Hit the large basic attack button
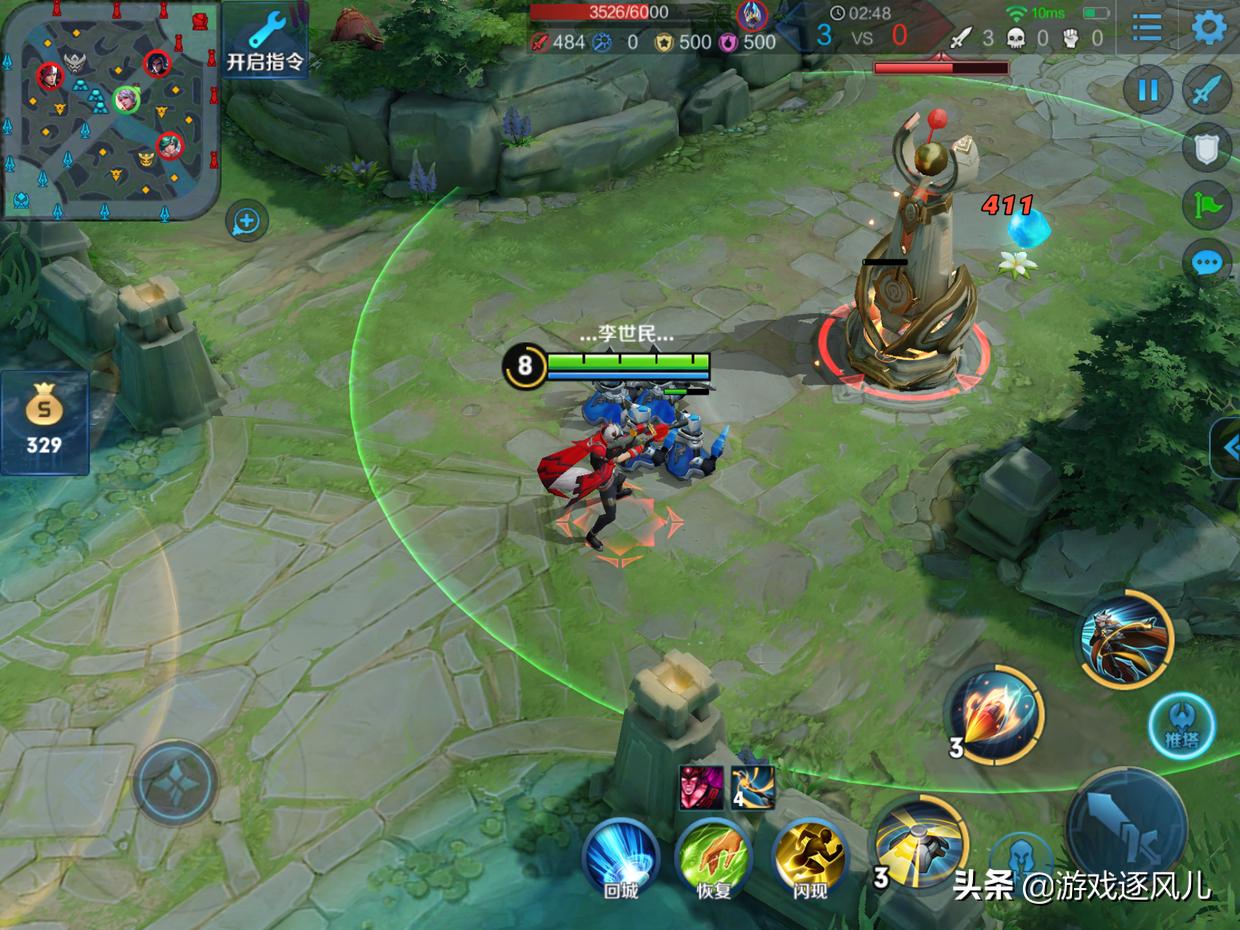Image resolution: width=1240 pixels, height=930 pixels. click(1126, 827)
